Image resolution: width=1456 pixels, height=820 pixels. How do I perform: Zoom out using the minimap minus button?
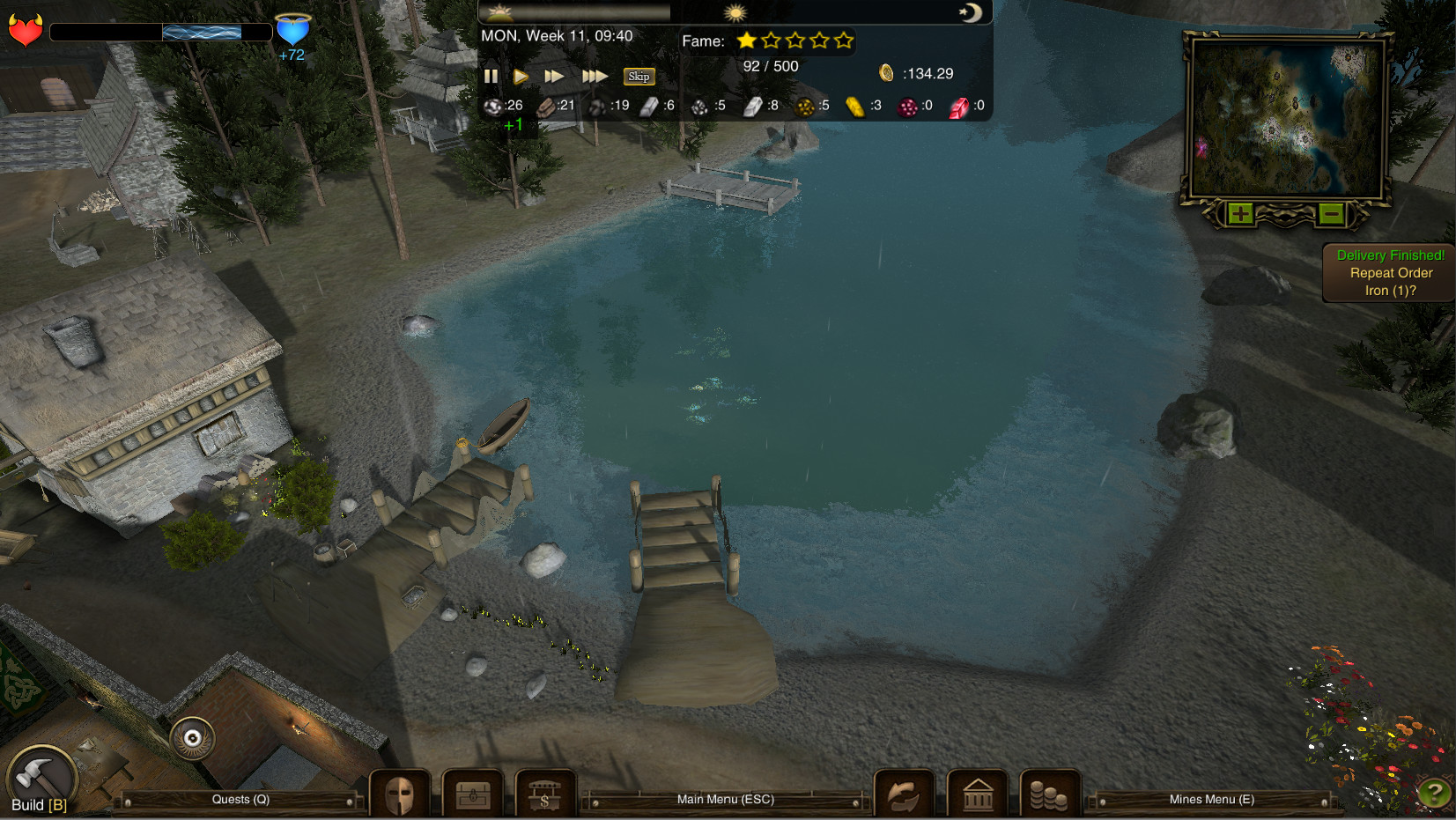pyautogui.click(x=1330, y=213)
